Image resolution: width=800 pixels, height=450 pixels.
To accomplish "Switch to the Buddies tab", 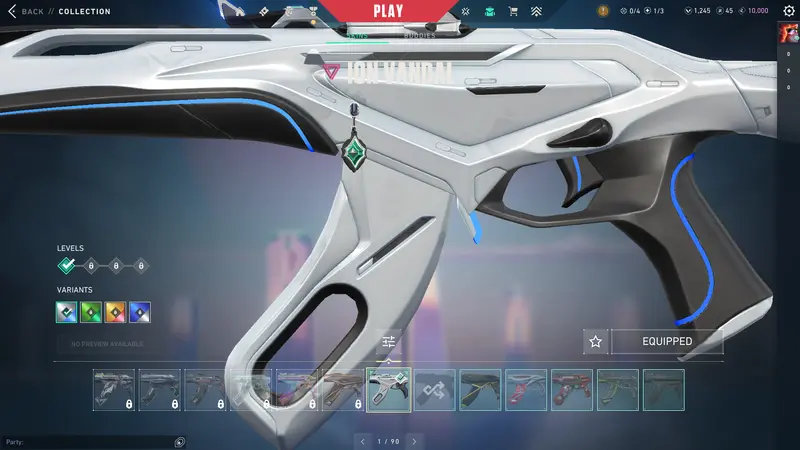I will tap(420, 36).
